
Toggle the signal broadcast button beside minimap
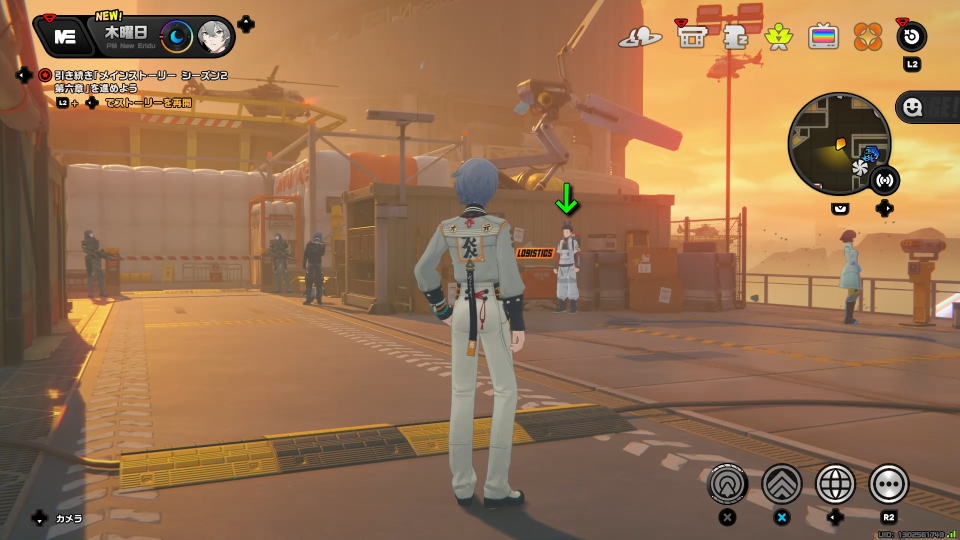coord(884,181)
